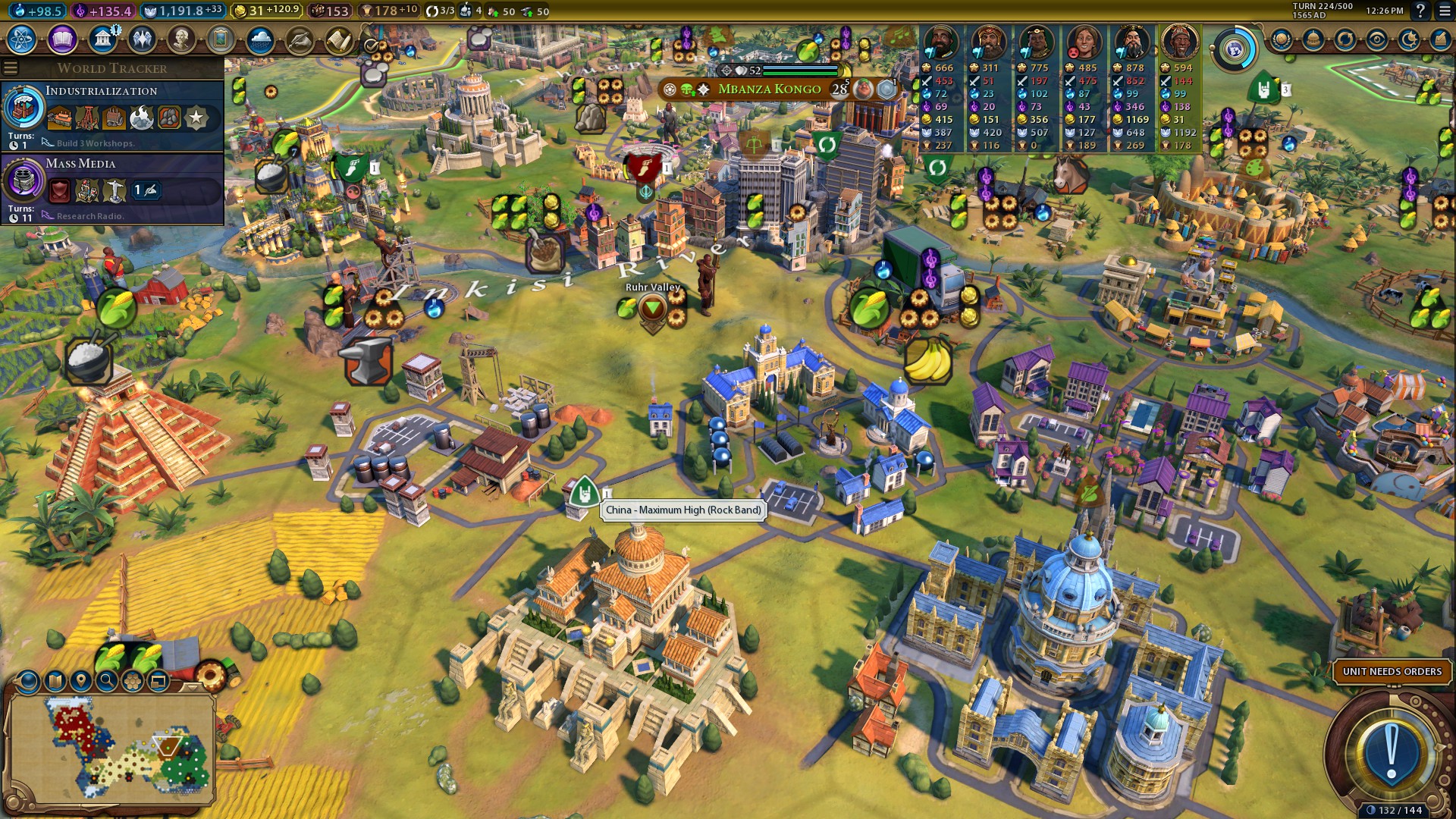Click the Mbanza Kongo city banner
Viewport: 1456px width, 819px height.
(x=769, y=89)
